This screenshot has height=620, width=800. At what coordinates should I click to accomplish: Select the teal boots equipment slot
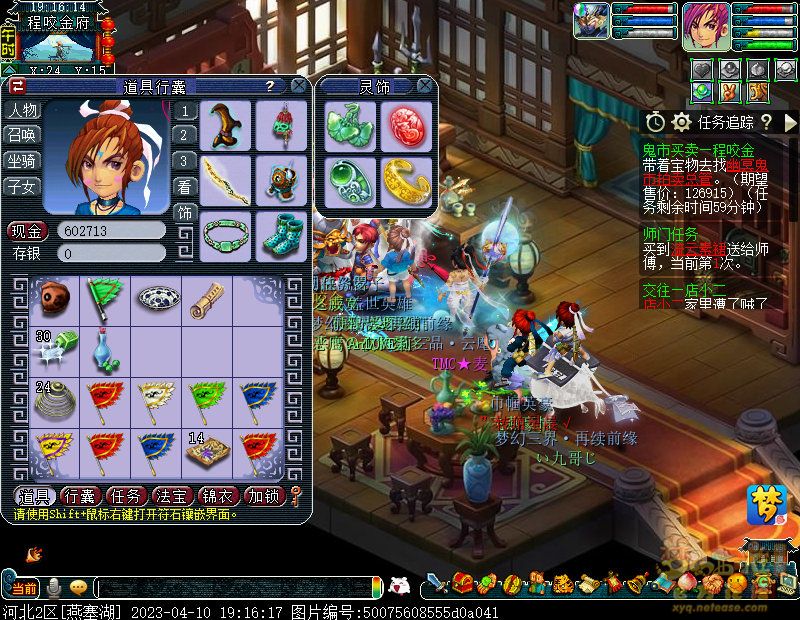[x=281, y=235]
